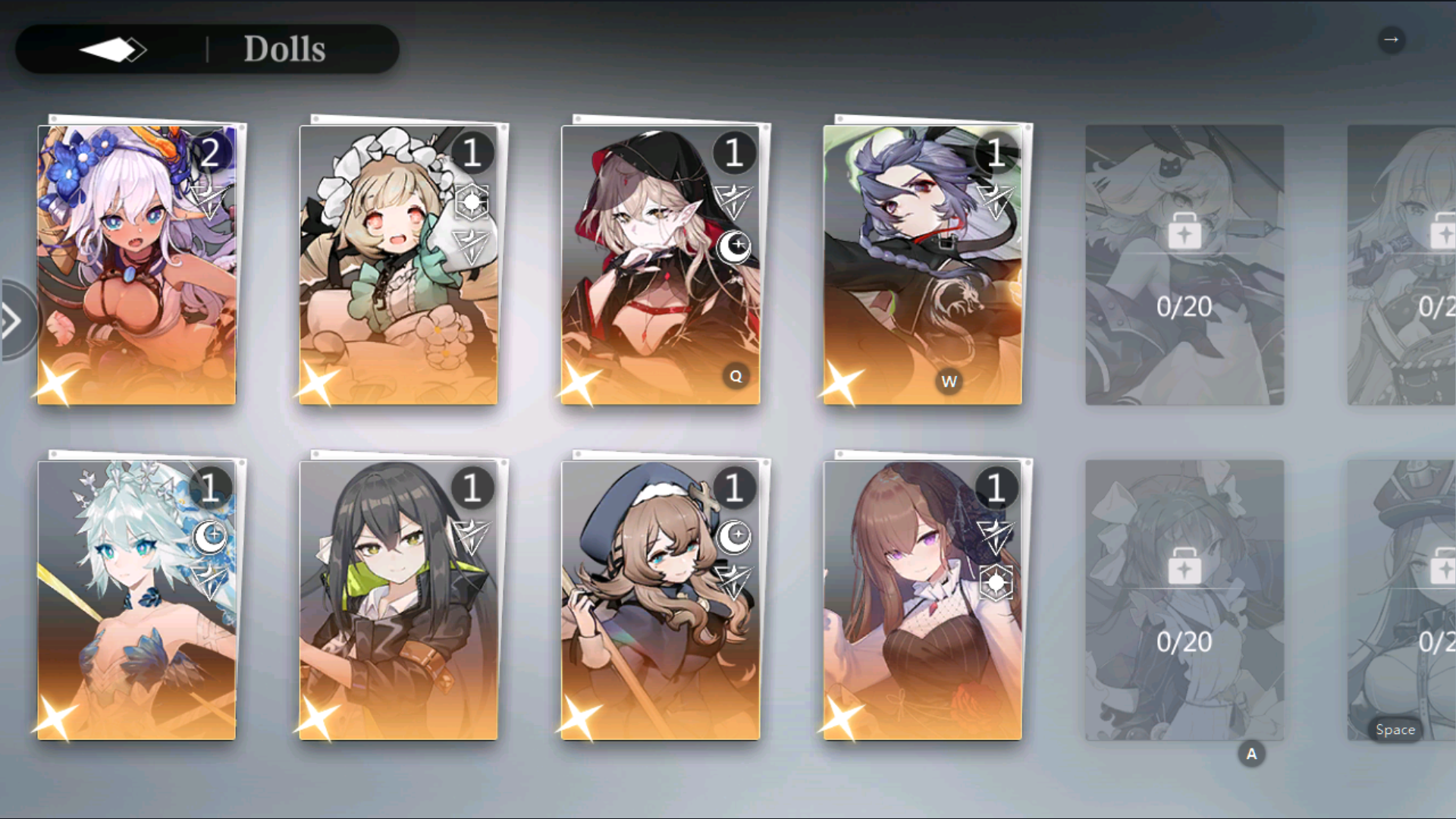Select the crescent moon icon on nun doll card
The height and width of the screenshot is (819, 1456).
pos(735,535)
